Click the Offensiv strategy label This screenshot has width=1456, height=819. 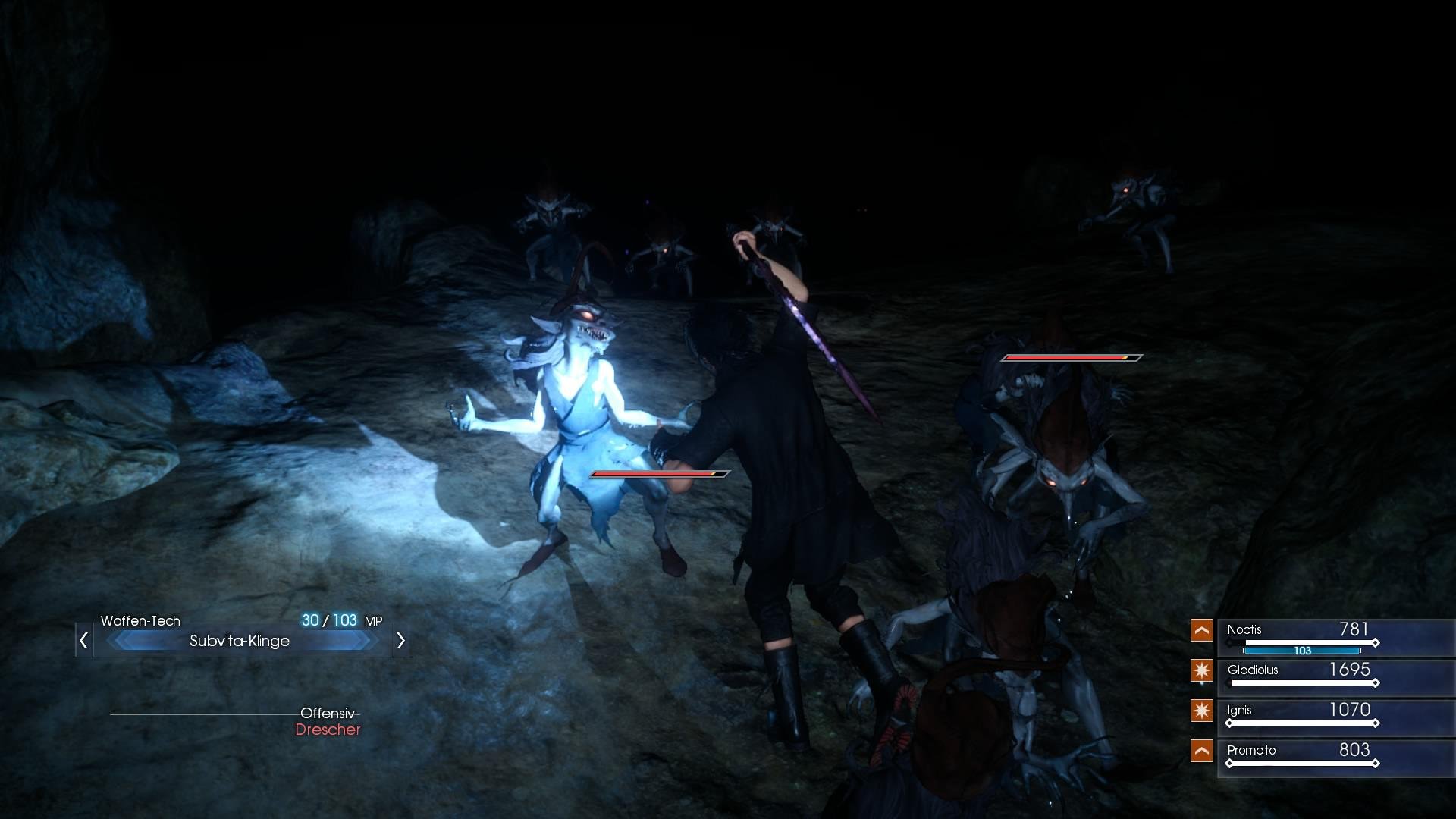[x=326, y=712]
